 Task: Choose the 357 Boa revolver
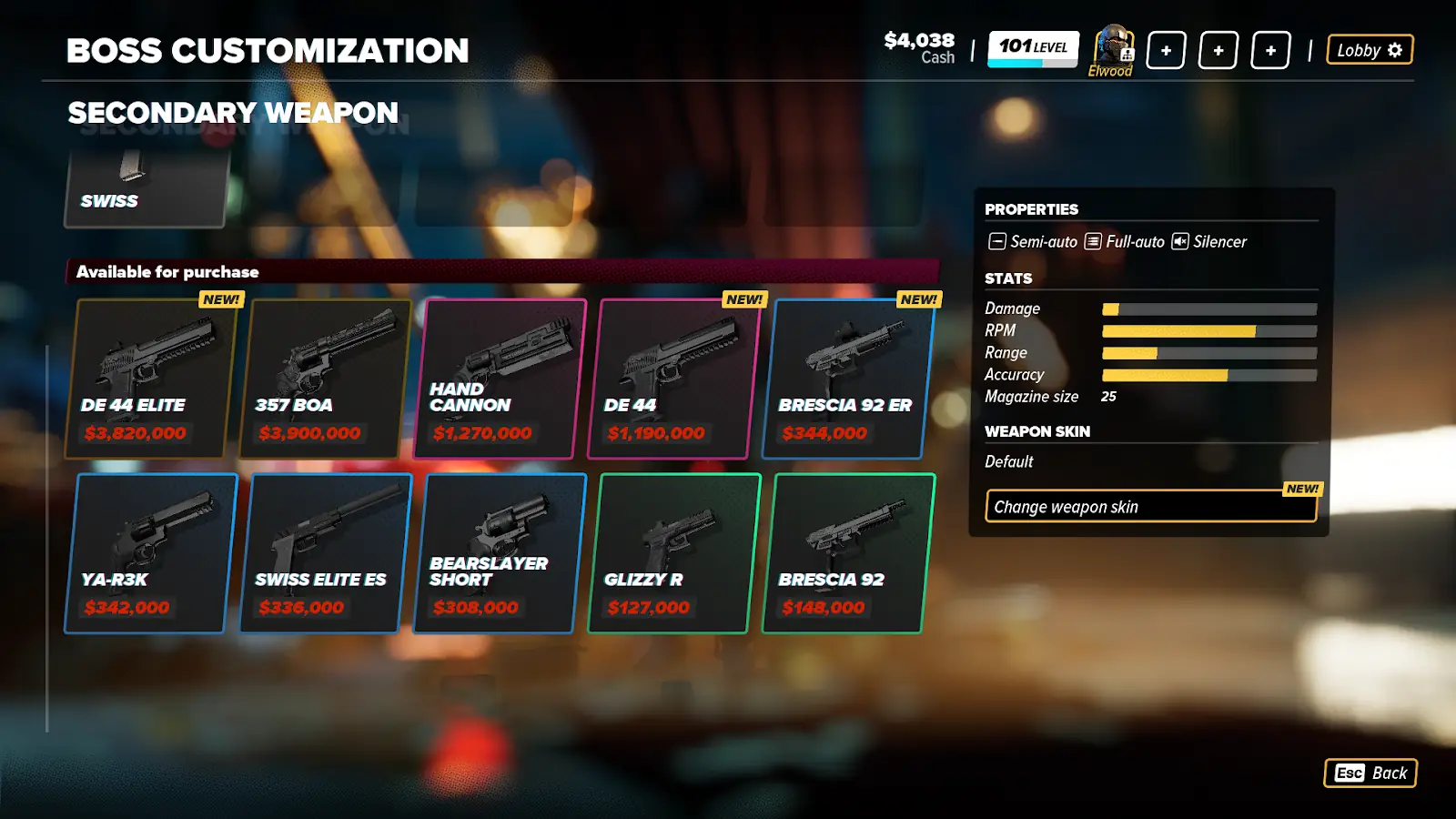click(x=325, y=379)
